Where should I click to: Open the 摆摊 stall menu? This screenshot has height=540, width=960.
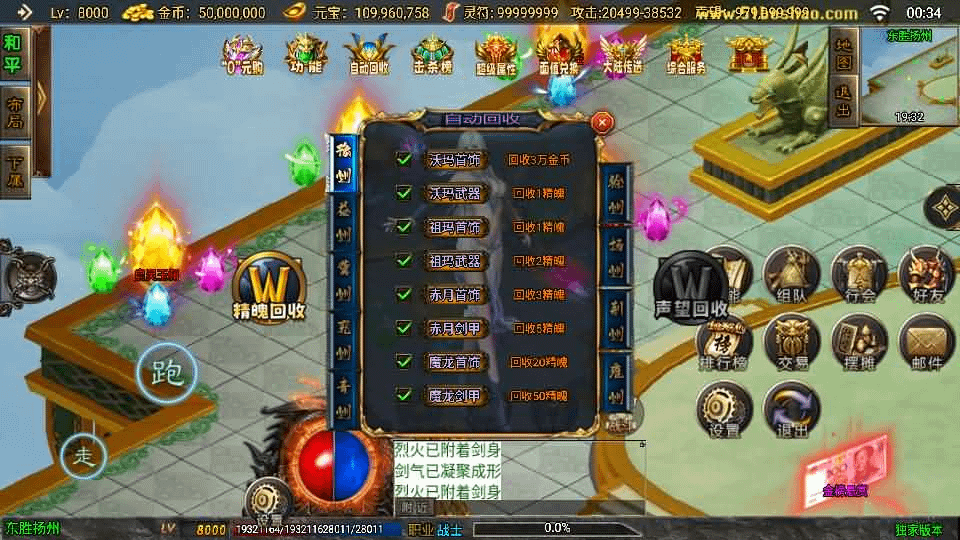[x=860, y=343]
